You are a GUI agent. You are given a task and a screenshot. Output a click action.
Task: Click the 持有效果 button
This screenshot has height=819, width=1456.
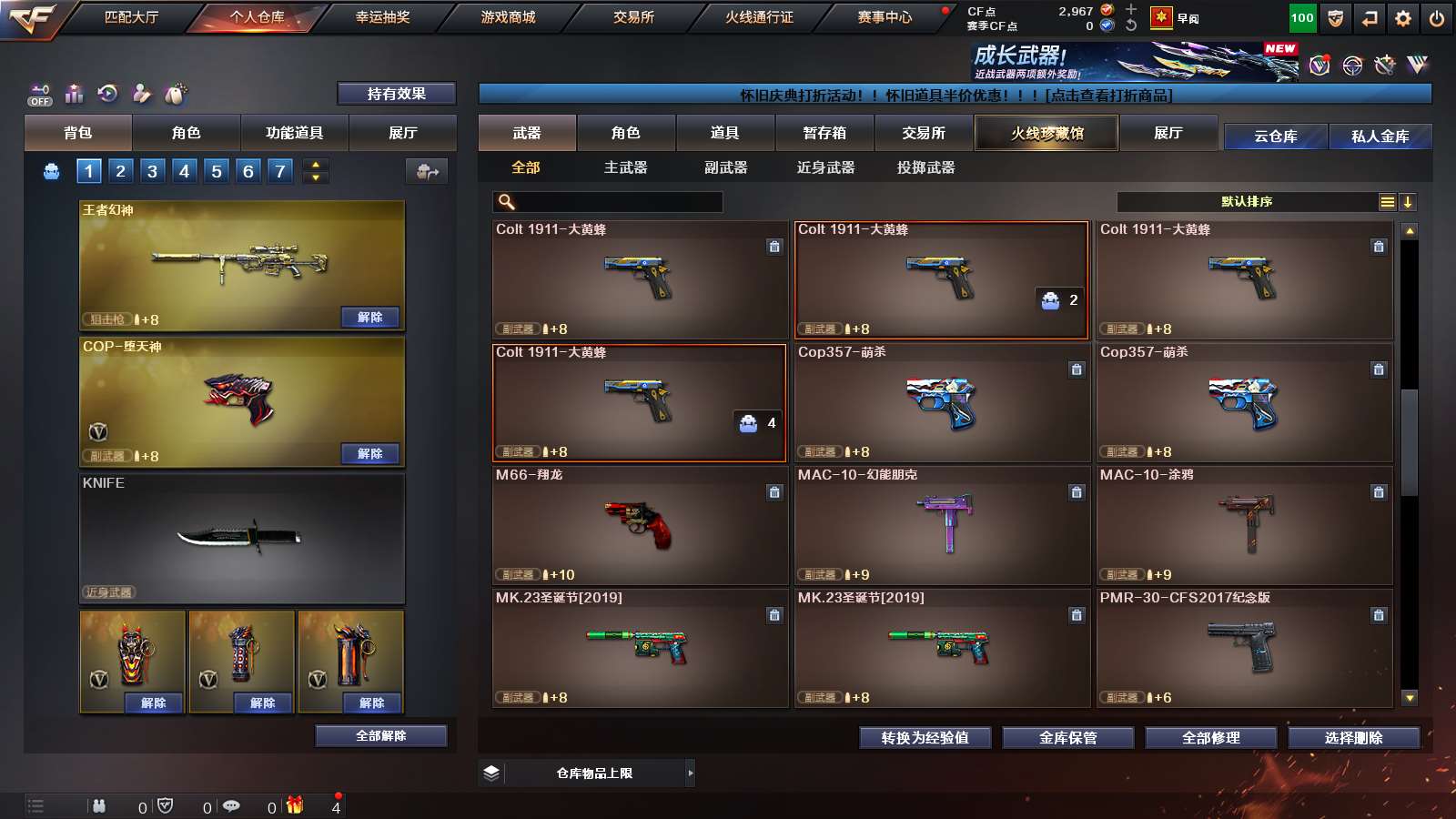tap(396, 94)
